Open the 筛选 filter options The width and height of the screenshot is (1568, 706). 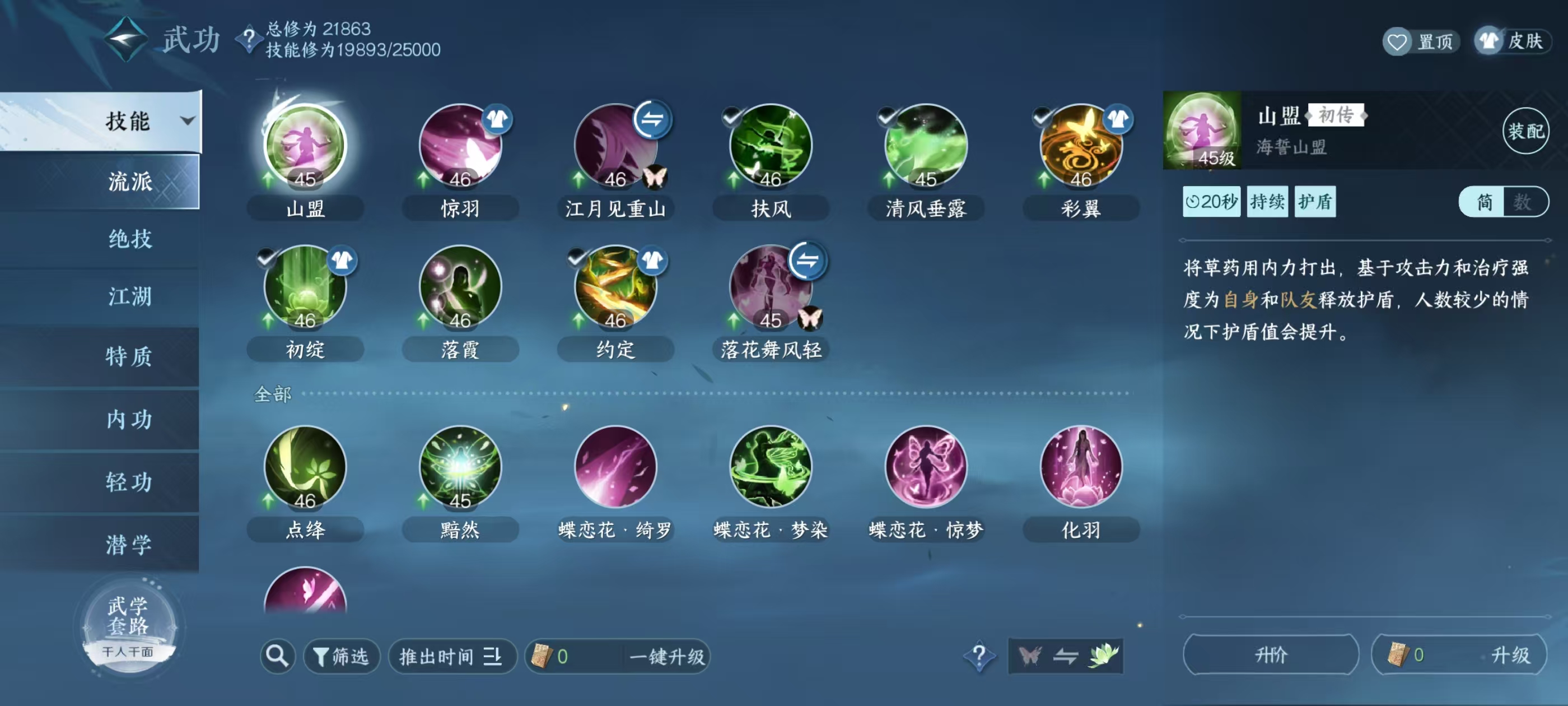(341, 657)
